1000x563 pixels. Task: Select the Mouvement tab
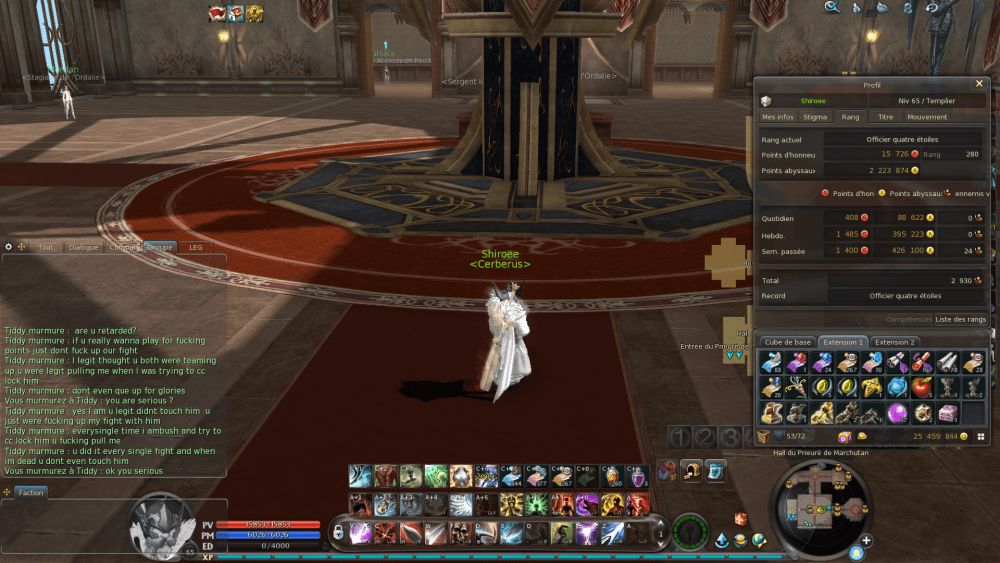point(927,117)
